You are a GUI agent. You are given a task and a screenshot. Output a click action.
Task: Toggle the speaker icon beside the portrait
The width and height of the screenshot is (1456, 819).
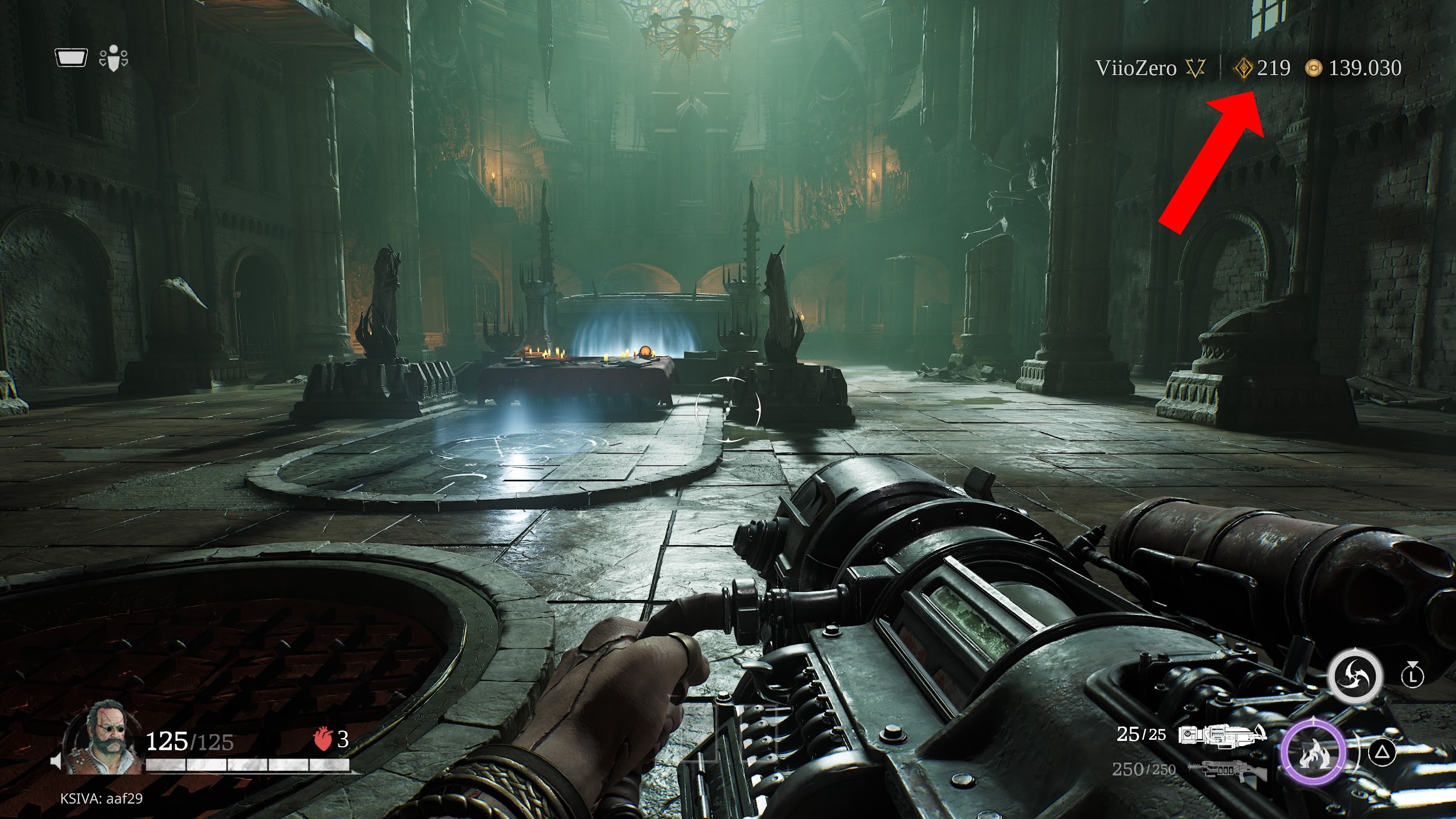coord(56,761)
